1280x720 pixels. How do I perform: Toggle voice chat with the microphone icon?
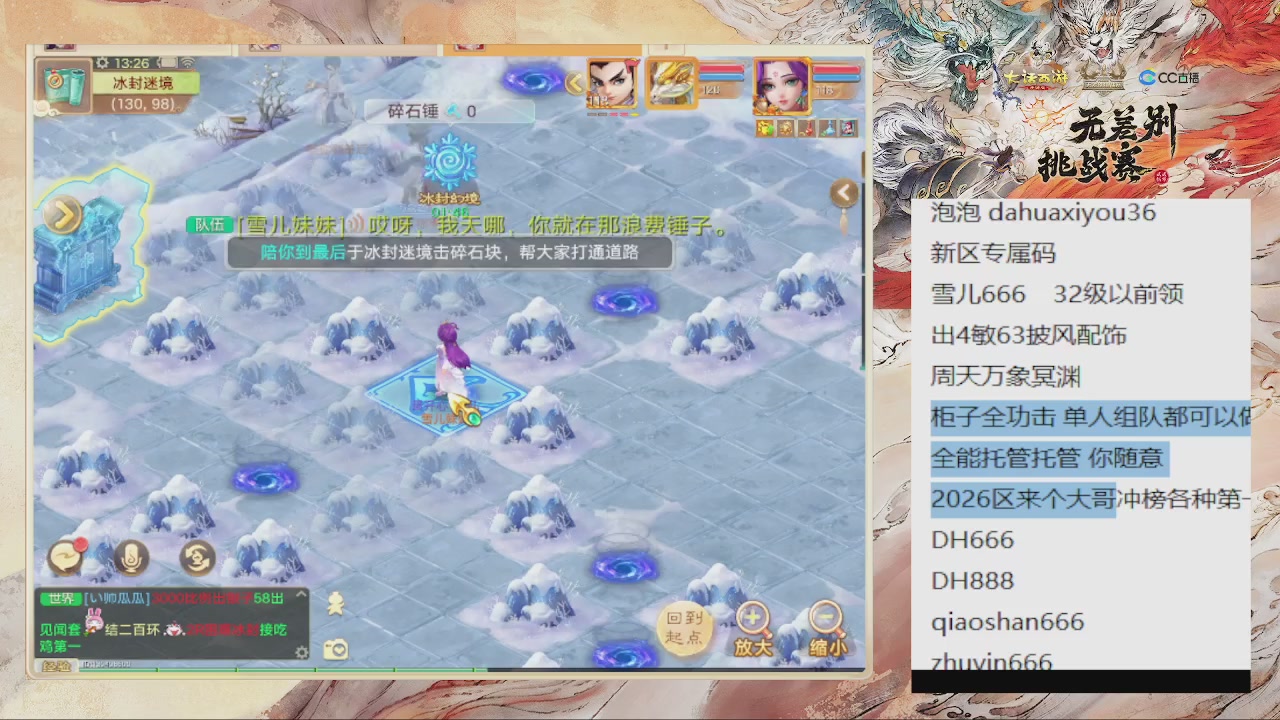pyautogui.click(x=130, y=557)
